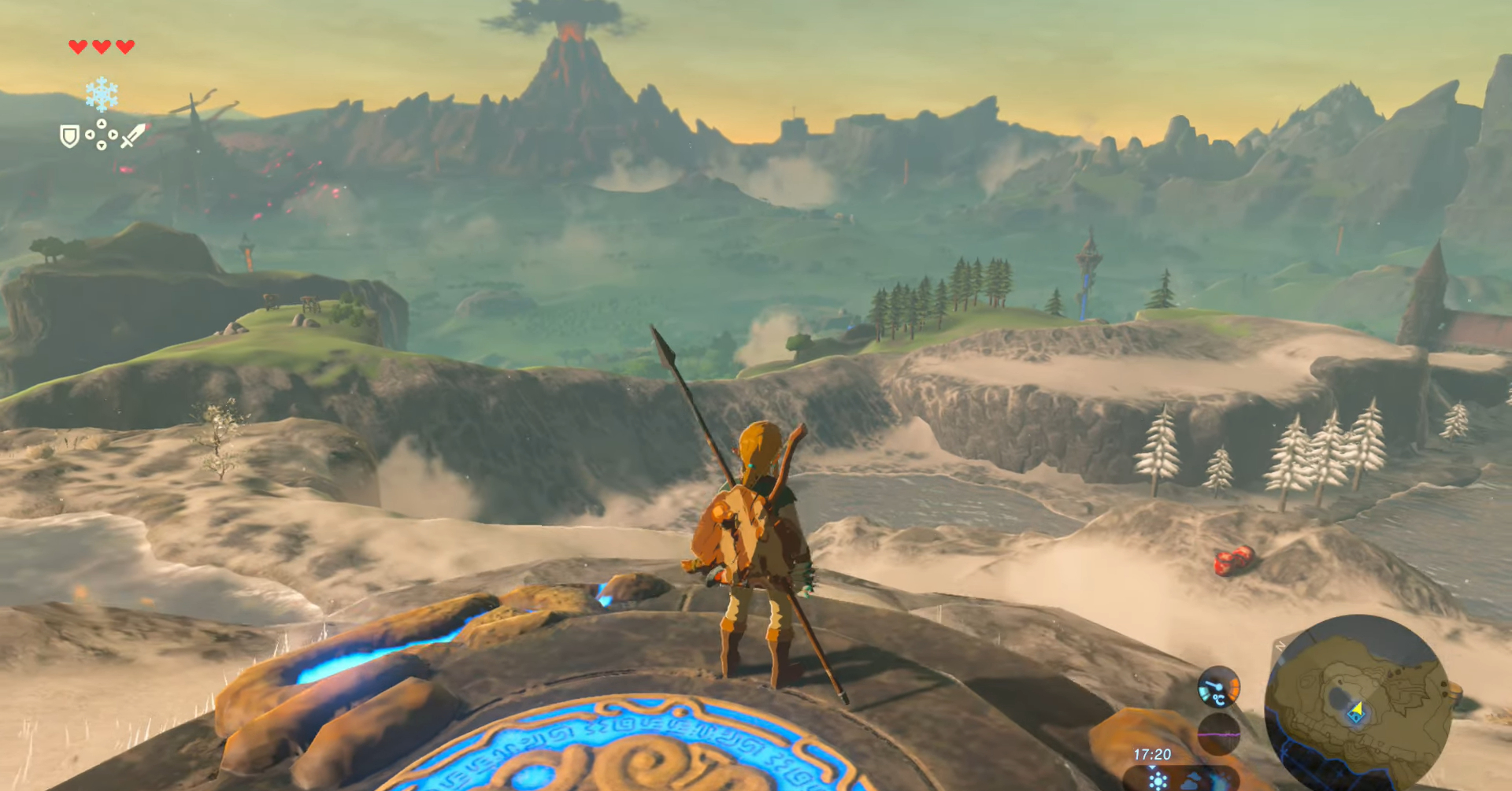Select the snowflake cold warning icon
The height and width of the screenshot is (791, 1512).
(x=102, y=94)
